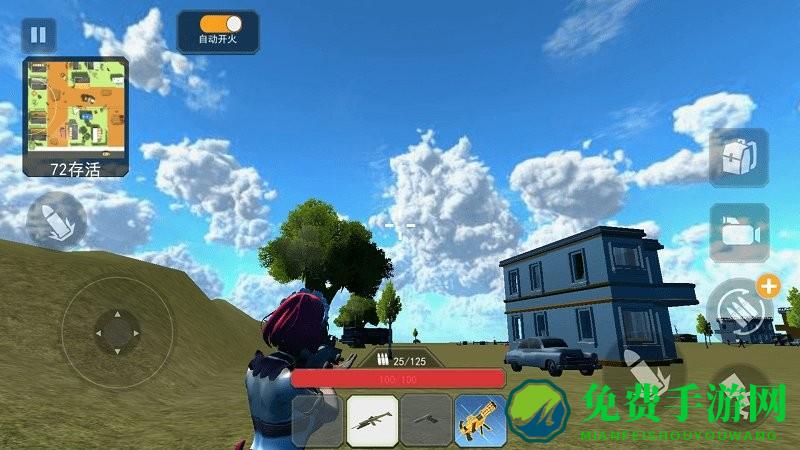Tap the movement joystick pad
The image size is (800, 450).
pos(116,332)
